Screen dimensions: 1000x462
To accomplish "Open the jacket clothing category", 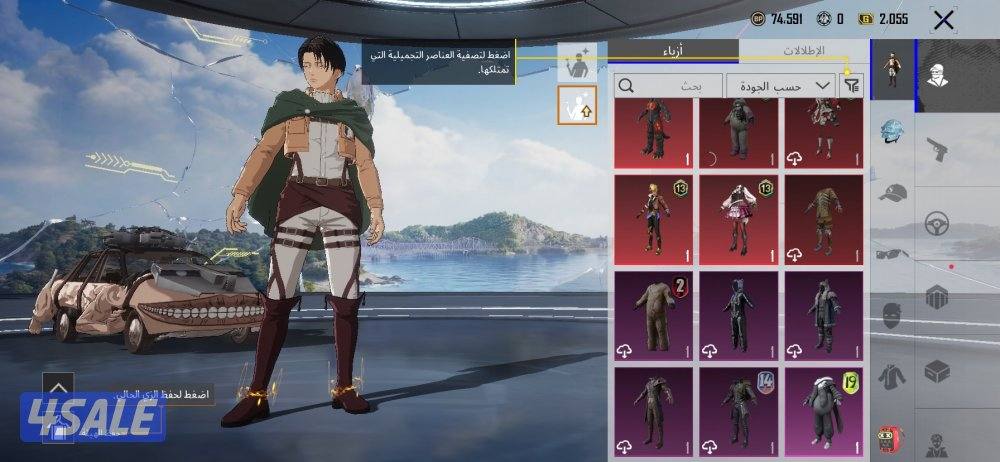I will click(x=893, y=377).
